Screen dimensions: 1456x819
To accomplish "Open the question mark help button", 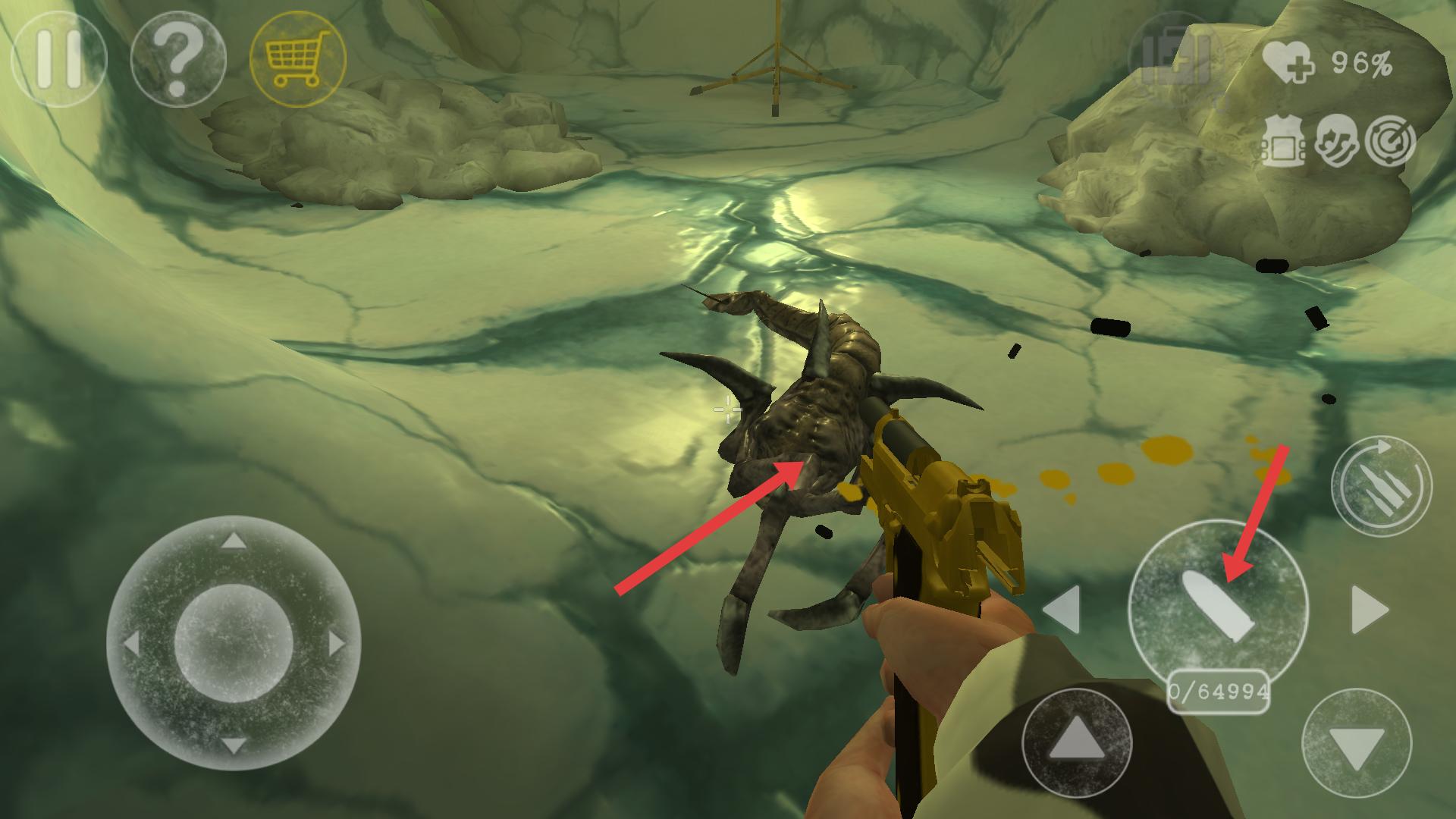I will (178, 59).
